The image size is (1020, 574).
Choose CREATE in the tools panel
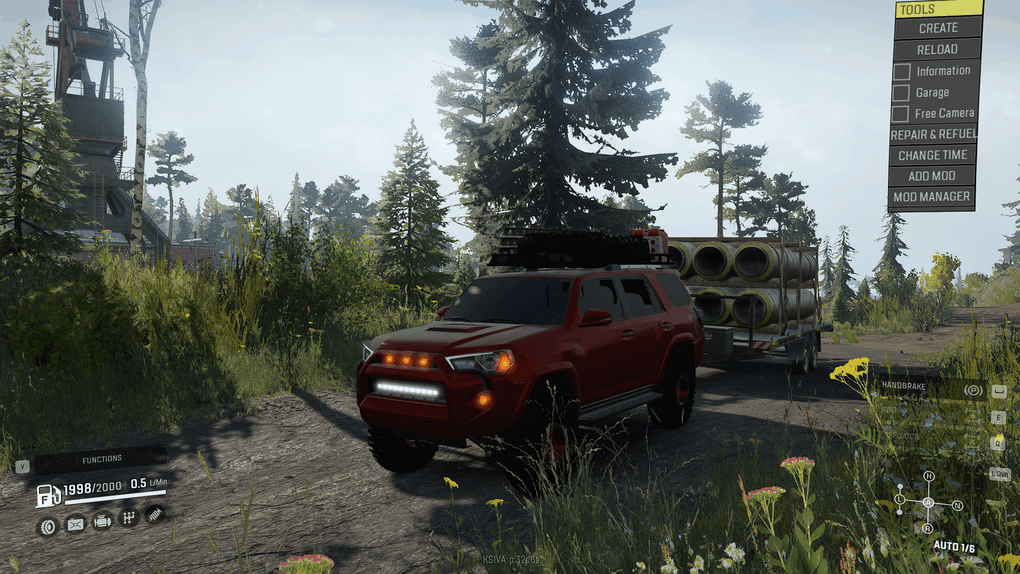[x=938, y=28]
